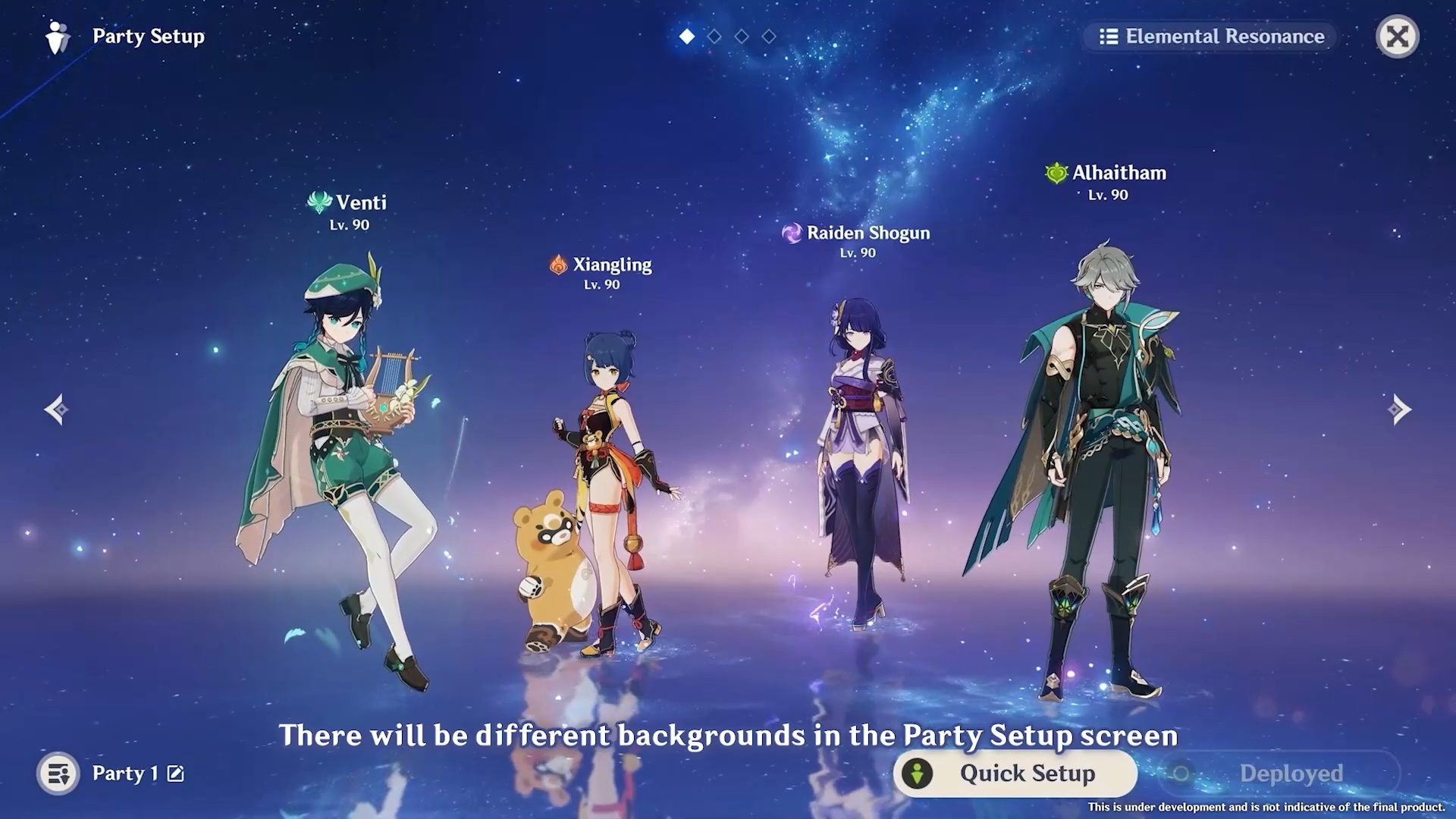
Task: Close the Party Setup screen
Action: tap(1397, 36)
